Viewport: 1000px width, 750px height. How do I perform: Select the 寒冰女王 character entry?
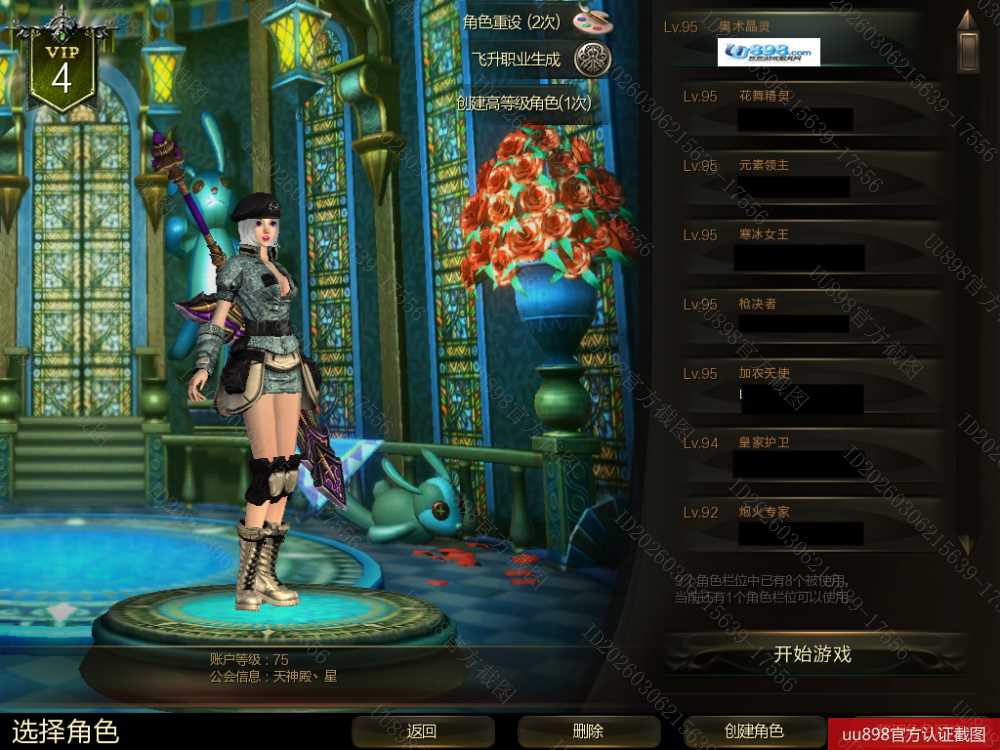tap(800, 248)
